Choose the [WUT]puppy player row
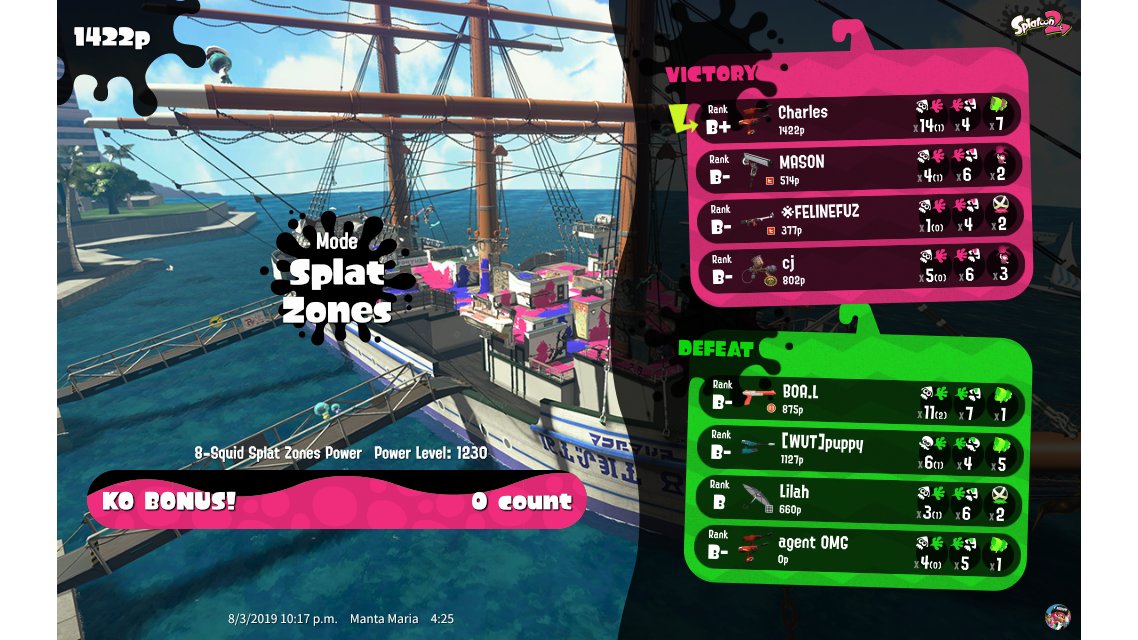This screenshot has height=640, width=1138. 855,450
